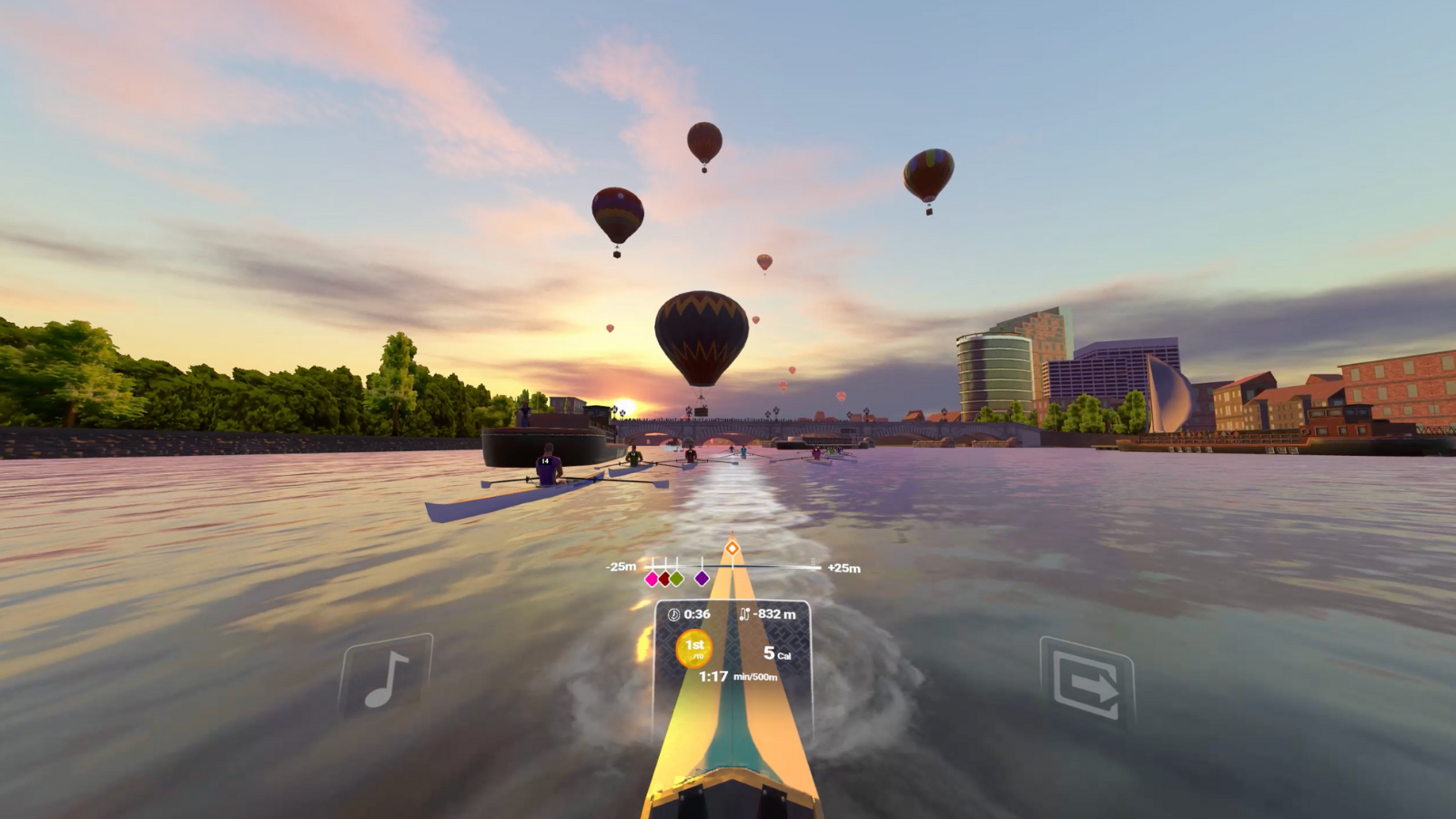This screenshot has height=819, width=1456.
Task: Select the altitude thermometer icon
Action: click(x=746, y=615)
